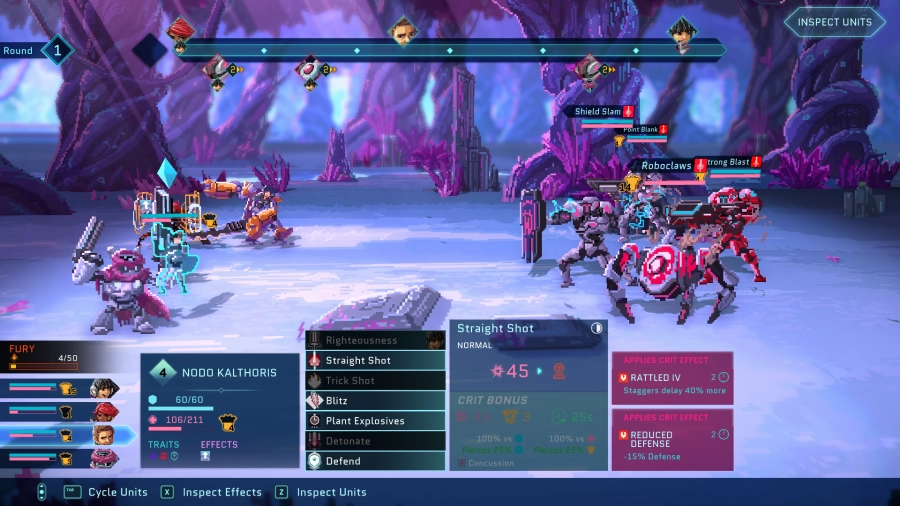Image resolution: width=900 pixels, height=506 pixels.
Task: Select the Straight Shot ability
Action: tap(375, 360)
